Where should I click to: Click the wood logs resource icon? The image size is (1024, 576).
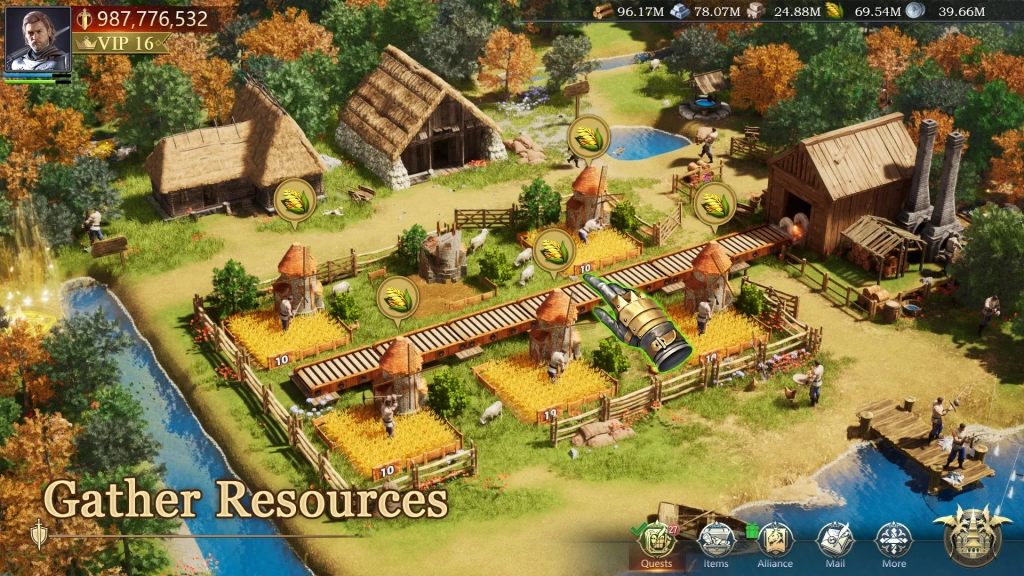click(x=603, y=11)
